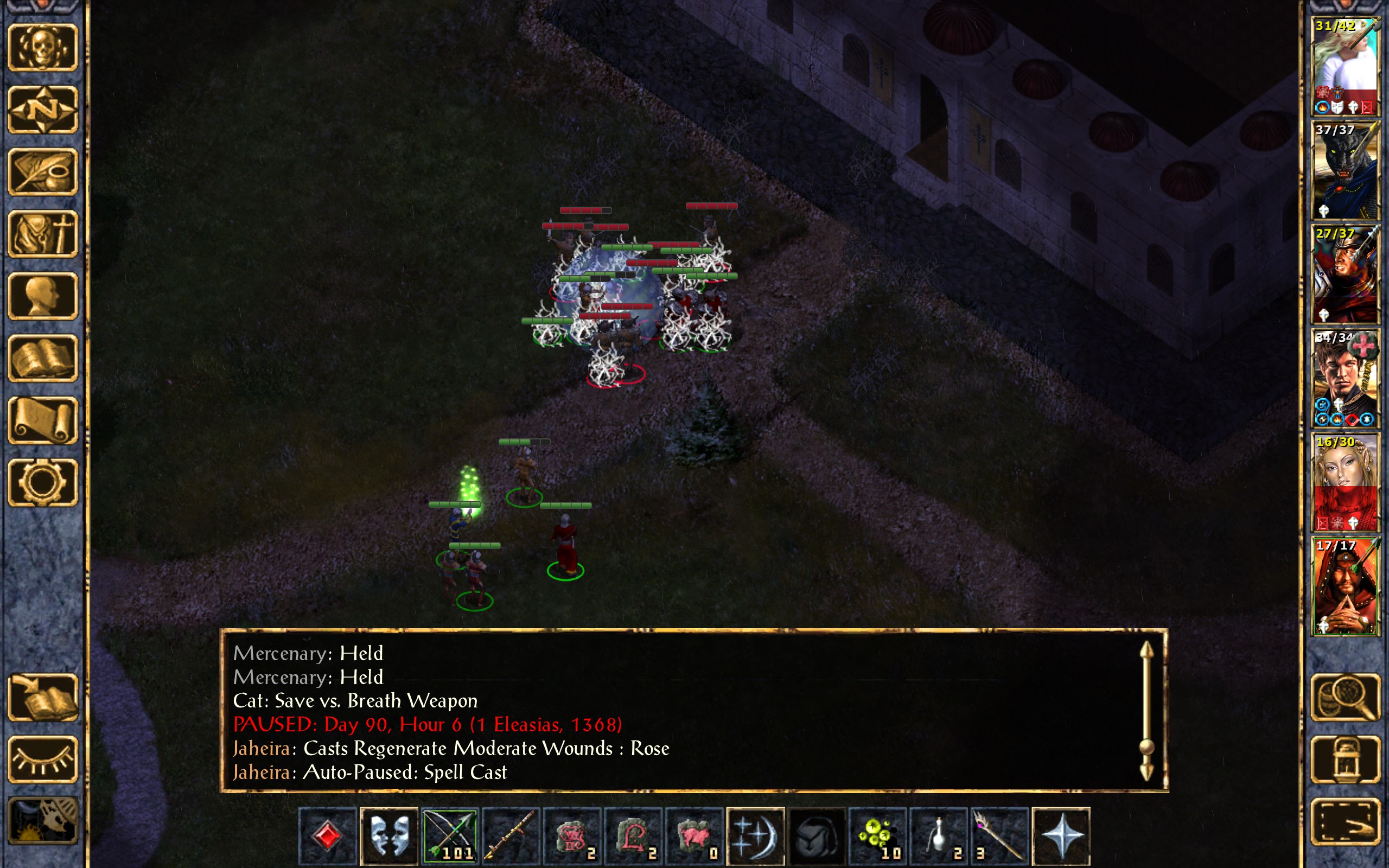
Task: Select the 16/30 wounded woman portrait
Action: click(1345, 482)
